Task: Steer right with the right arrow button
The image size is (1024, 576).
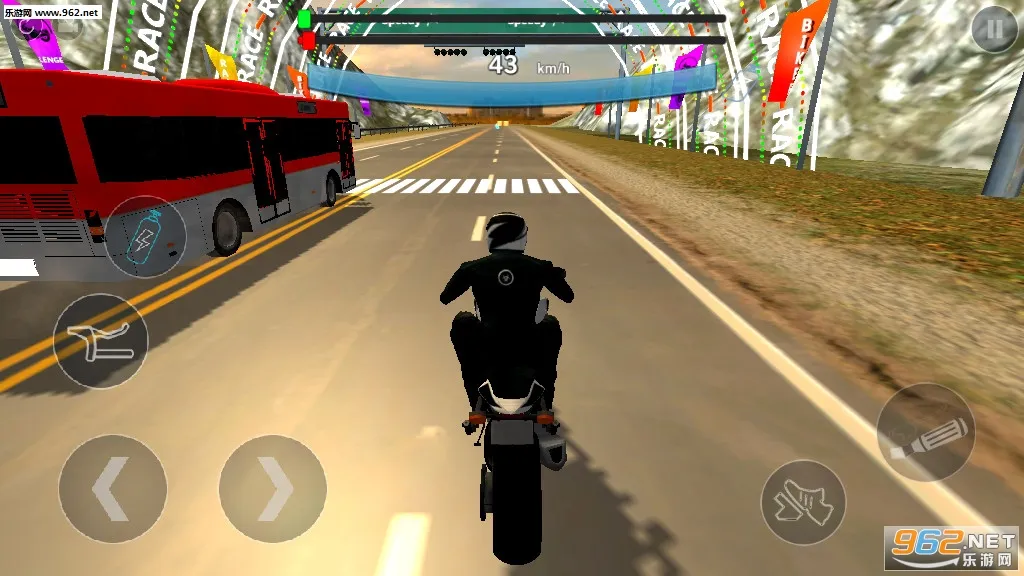Action: click(x=273, y=489)
